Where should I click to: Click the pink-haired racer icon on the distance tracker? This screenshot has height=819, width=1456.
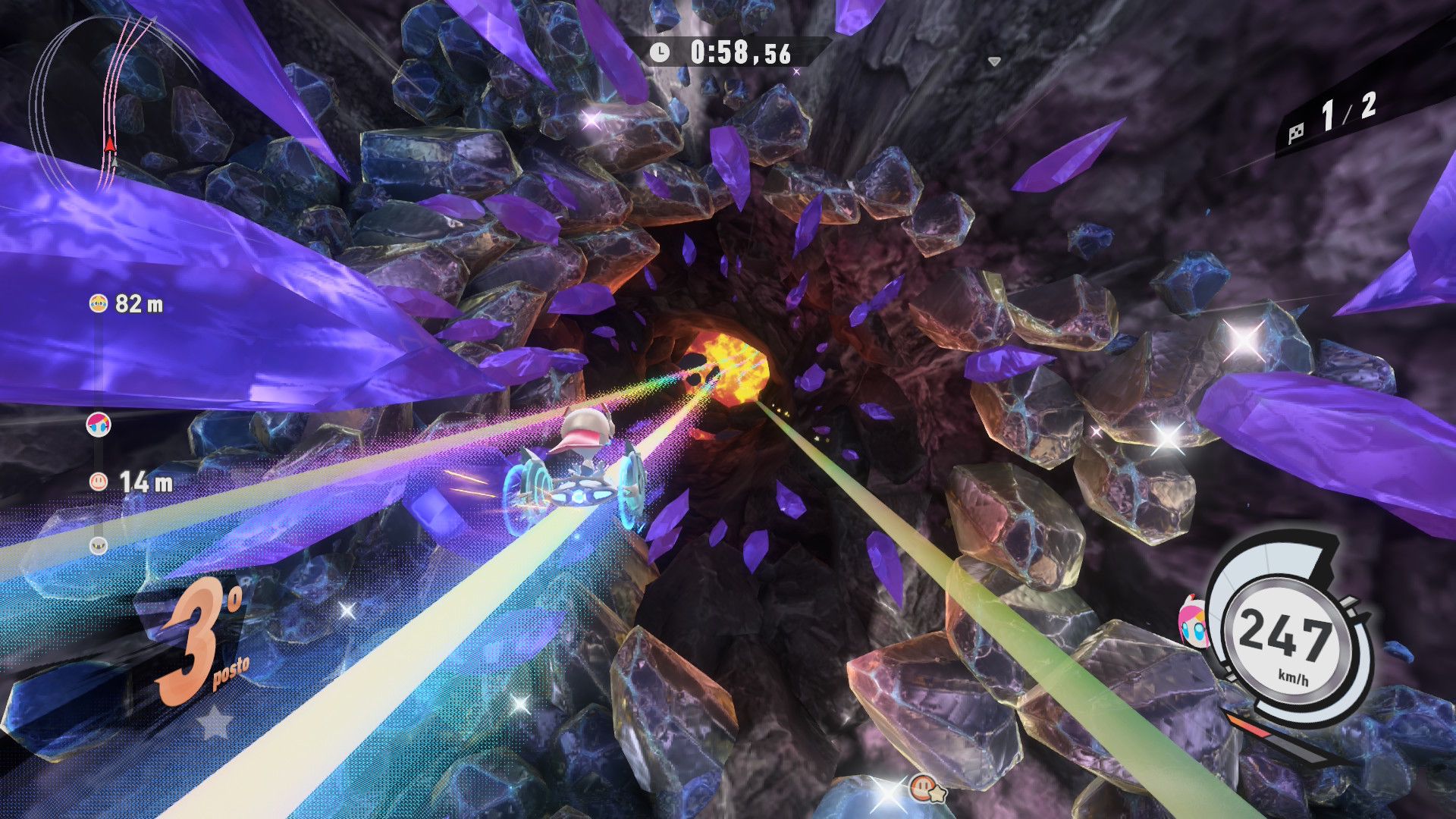coord(99,424)
